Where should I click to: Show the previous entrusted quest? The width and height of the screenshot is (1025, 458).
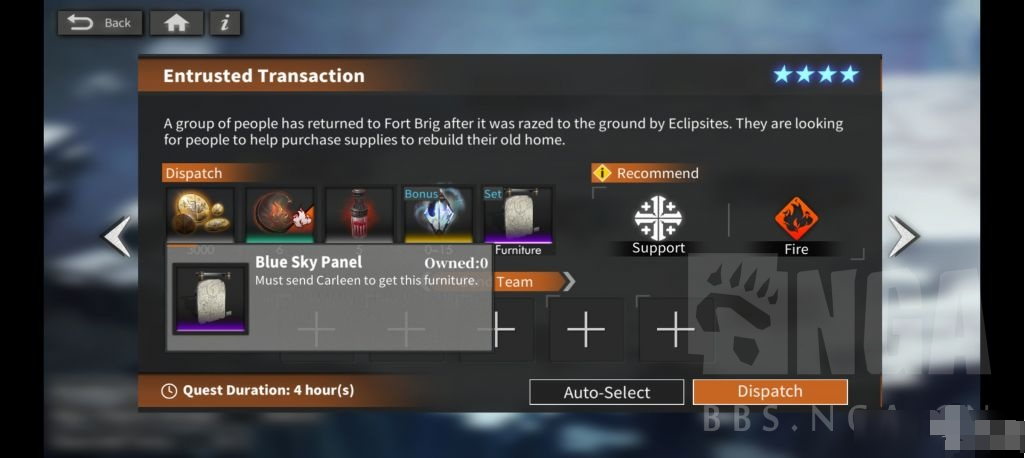click(x=117, y=237)
